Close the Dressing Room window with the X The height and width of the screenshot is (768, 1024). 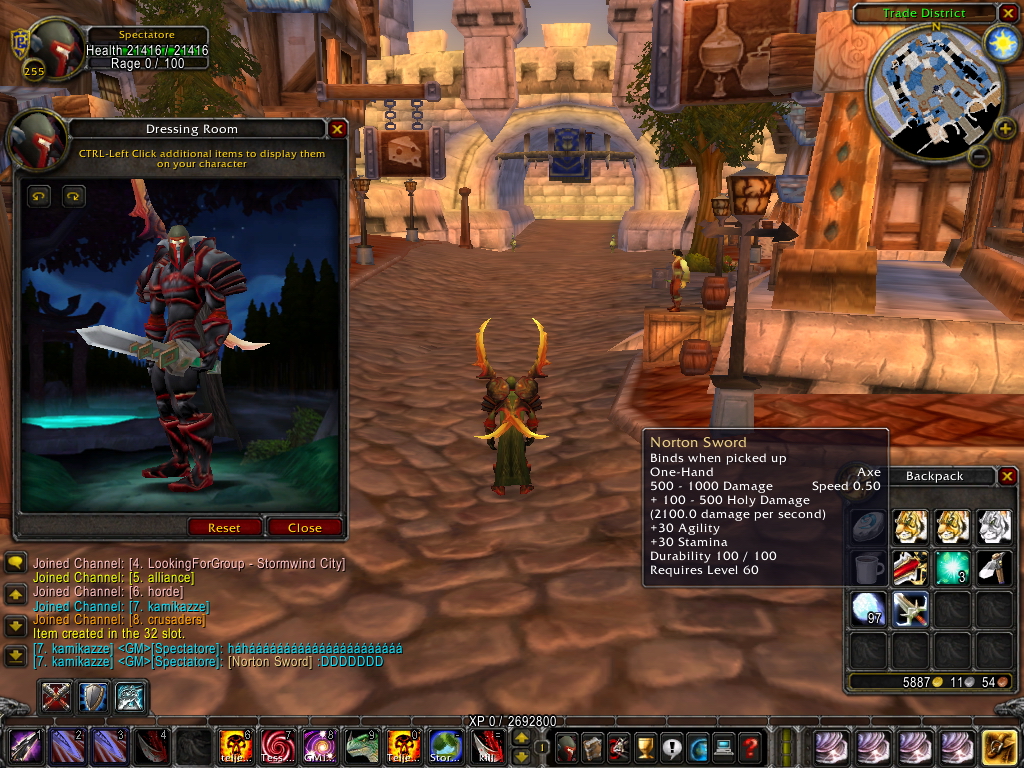pos(337,129)
